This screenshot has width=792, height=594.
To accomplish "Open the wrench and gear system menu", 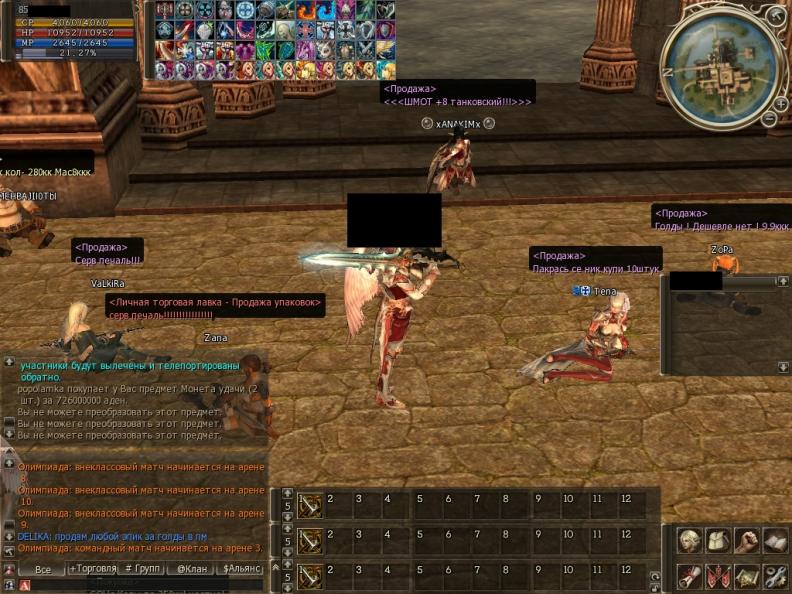I will point(776,576).
